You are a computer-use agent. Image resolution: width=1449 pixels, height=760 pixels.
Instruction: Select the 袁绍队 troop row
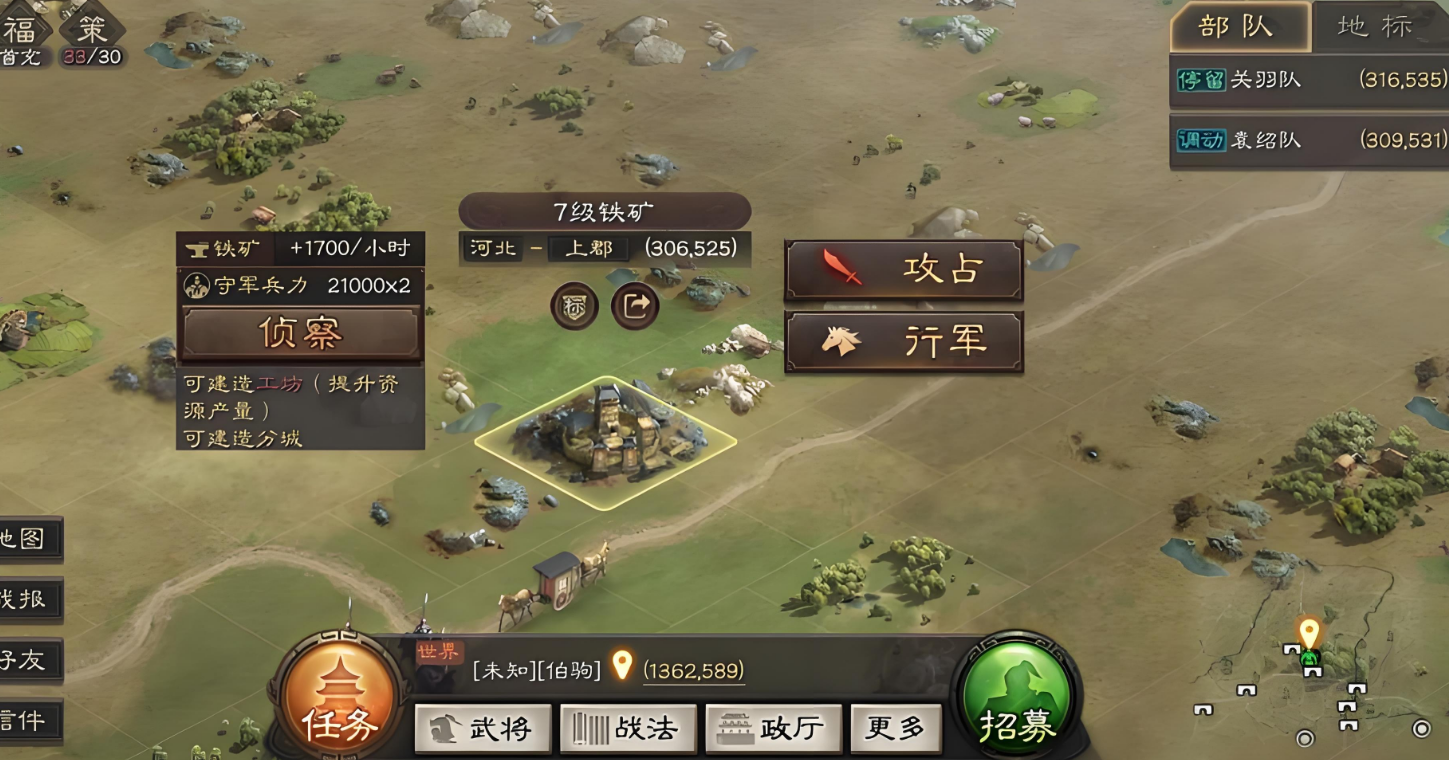point(1308,140)
